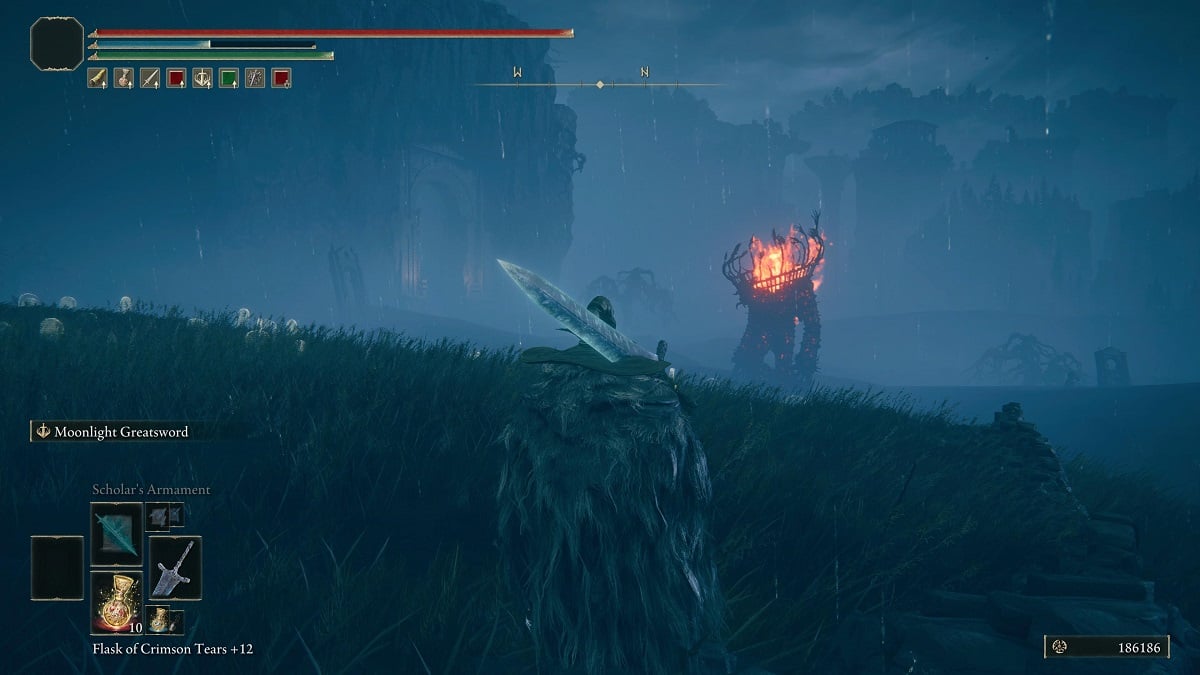Click the small queued spell icon
This screenshot has height=675, width=1200.
pyautogui.click(x=160, y=516)
